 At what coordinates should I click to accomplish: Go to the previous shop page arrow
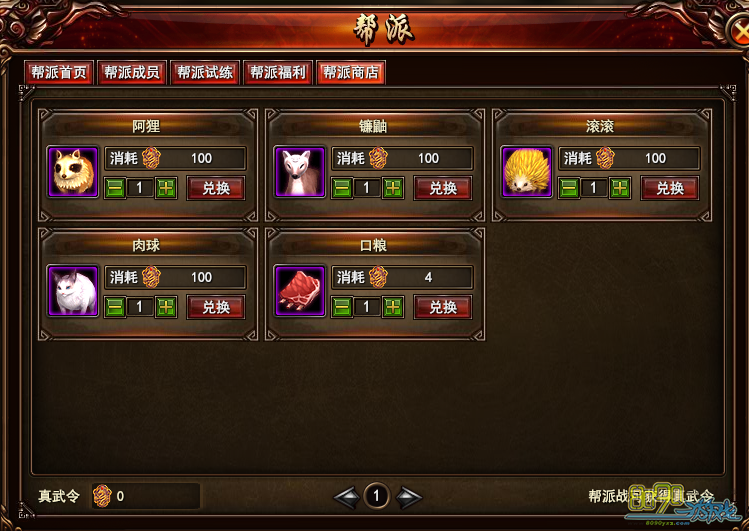346,496
